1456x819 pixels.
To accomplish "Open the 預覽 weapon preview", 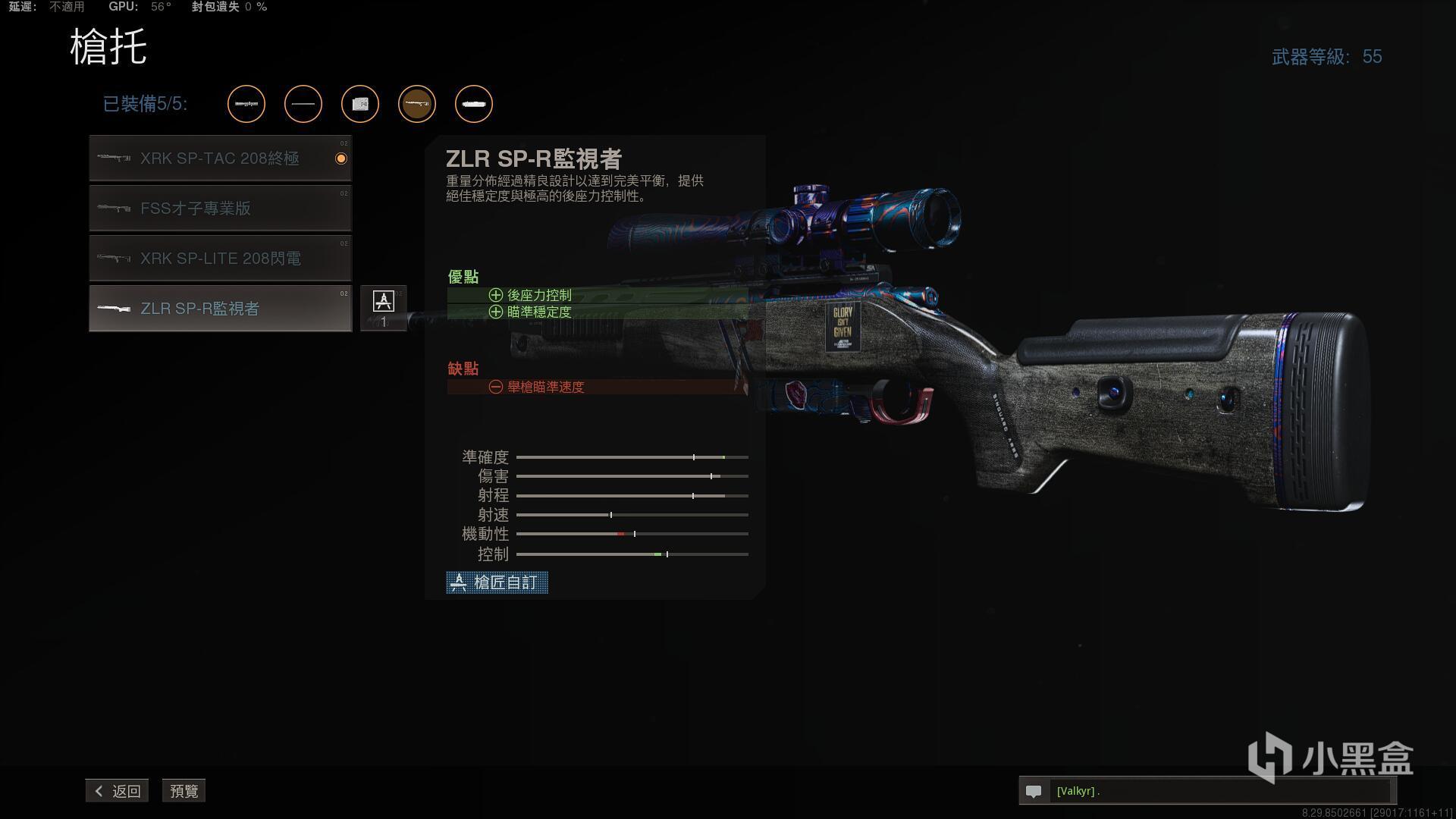I will (184, 791).
